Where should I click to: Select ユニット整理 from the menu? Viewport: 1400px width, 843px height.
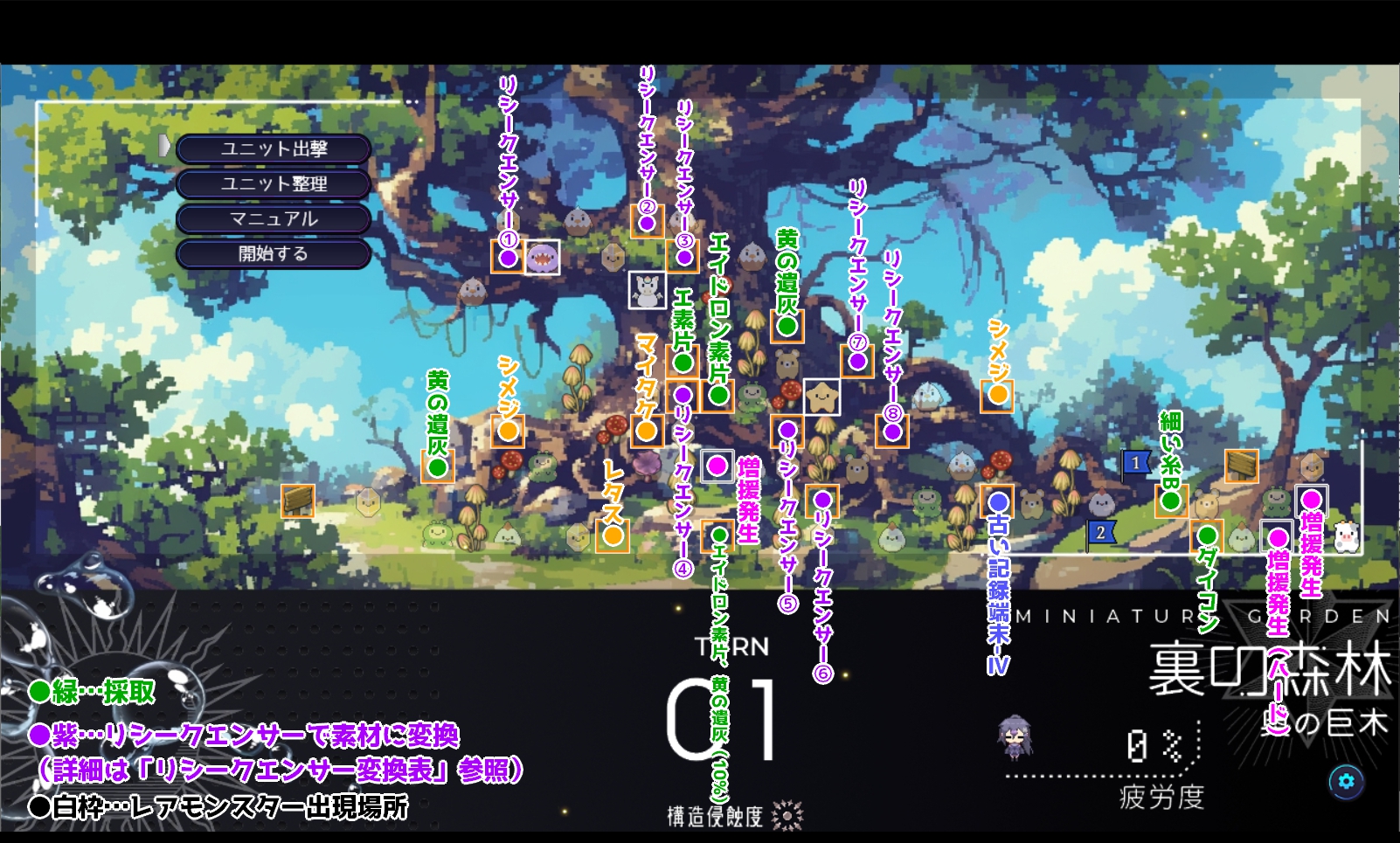[x=274, y=183]
